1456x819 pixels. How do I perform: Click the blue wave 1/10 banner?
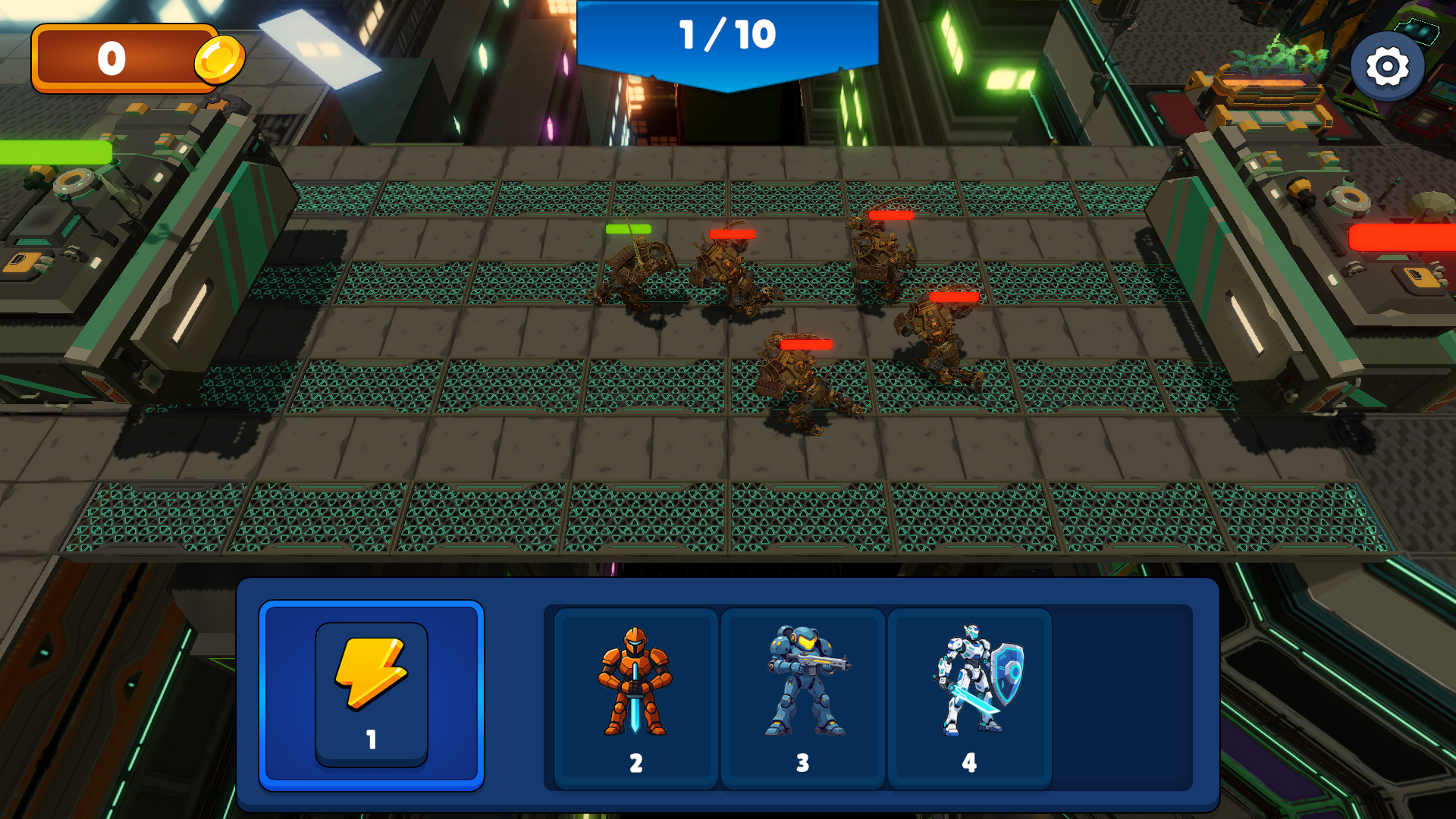pyautogui.click(x=726, y=34)
